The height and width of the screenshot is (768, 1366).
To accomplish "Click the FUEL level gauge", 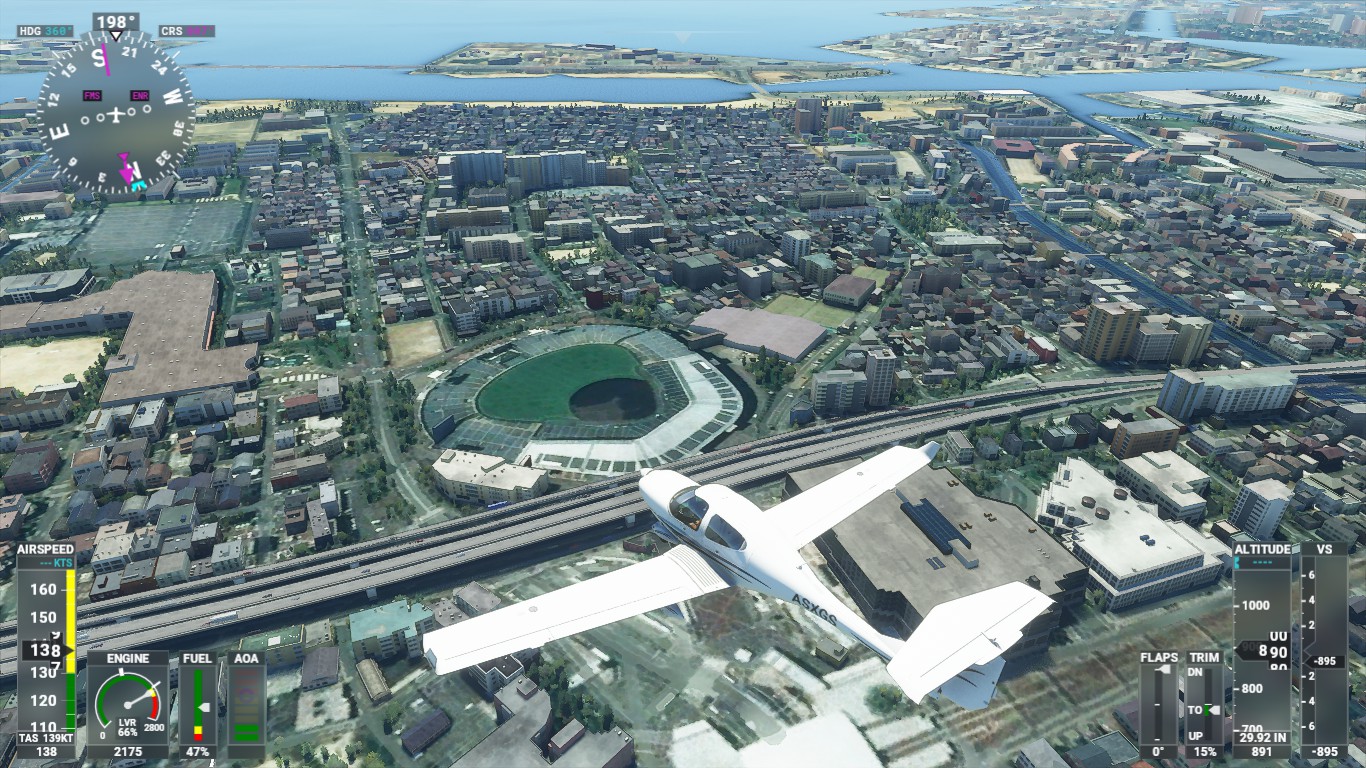I will click(x=198, y=704).
